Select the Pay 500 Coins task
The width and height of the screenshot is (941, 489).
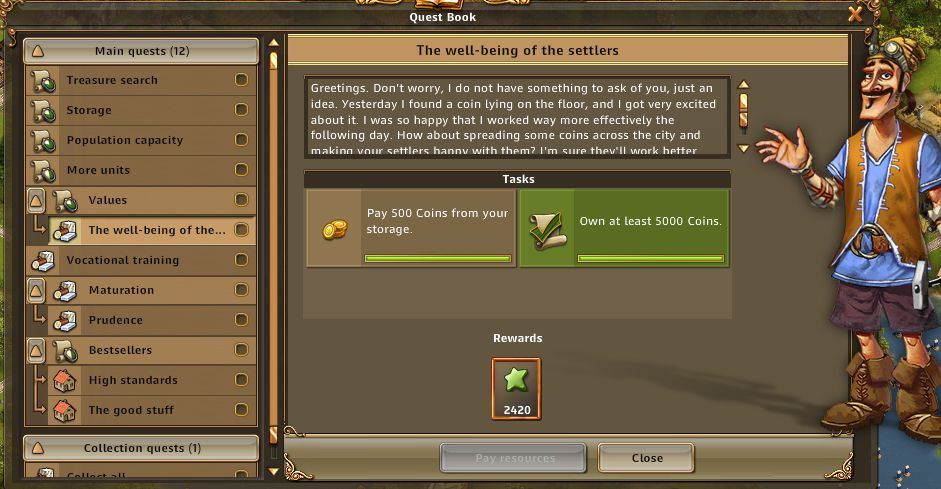pos(410,228)
